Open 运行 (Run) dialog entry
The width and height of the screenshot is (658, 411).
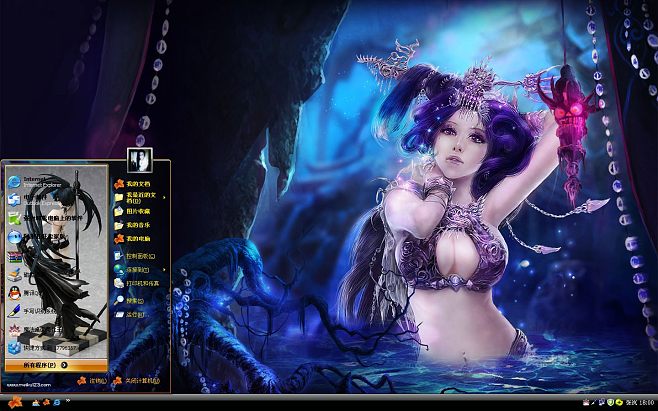pos(133,314)
